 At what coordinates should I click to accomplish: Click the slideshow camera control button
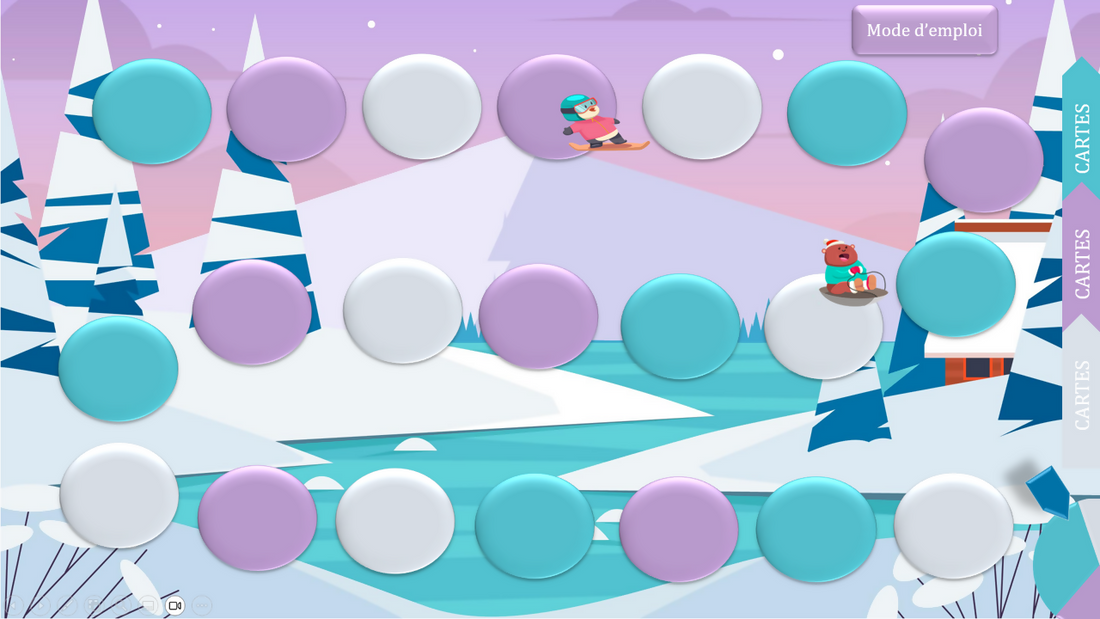(x=175, y=605)
